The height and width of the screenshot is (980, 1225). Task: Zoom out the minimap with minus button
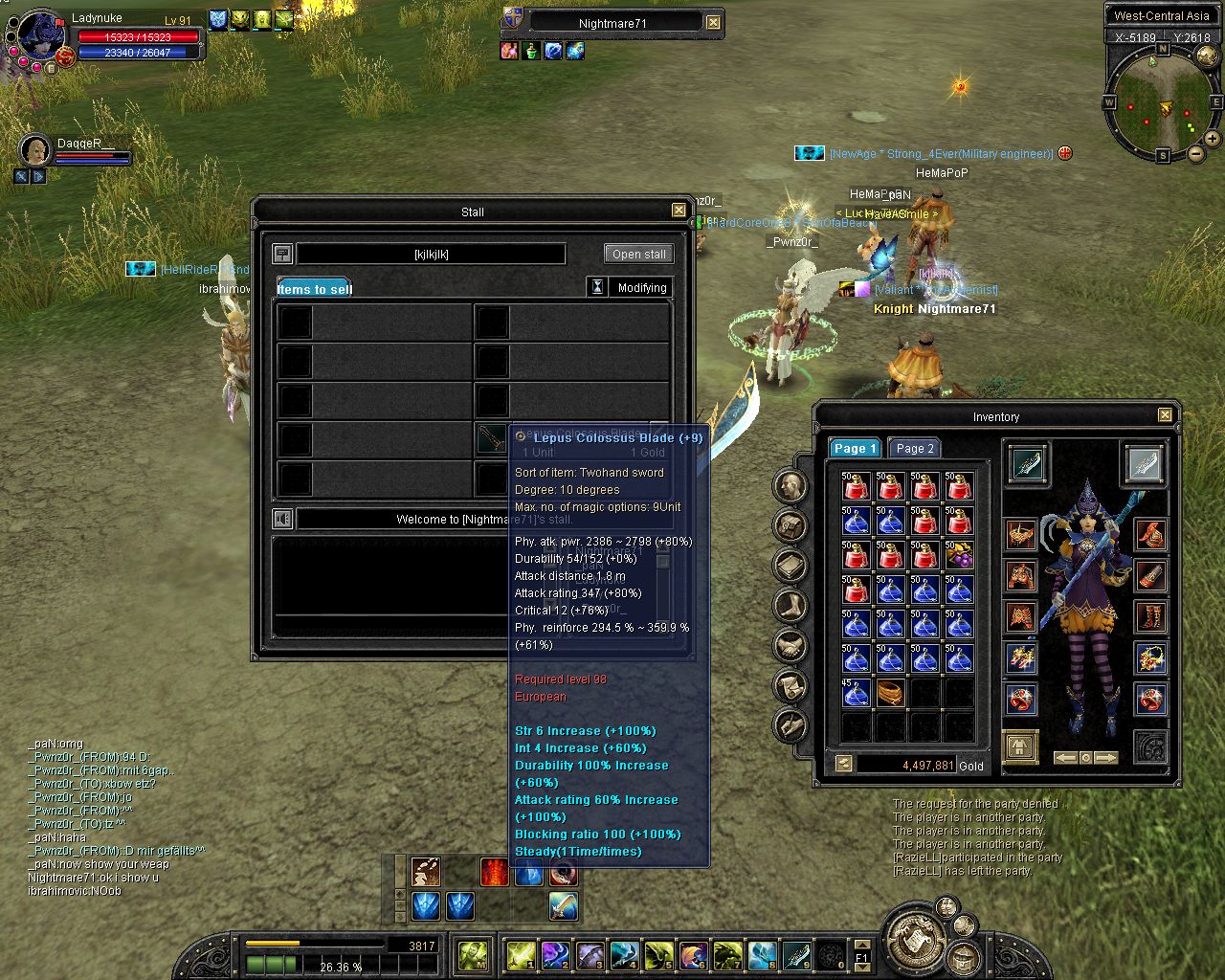[x=1195, y=153]
